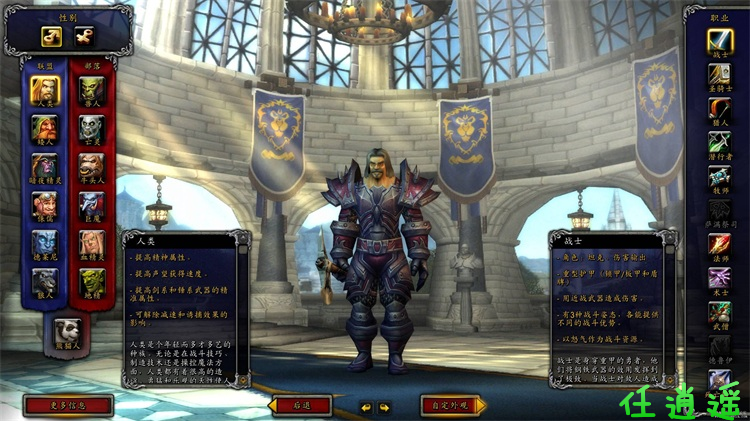The image size is (750, 421).
Task: Rotate character with the left arrow button
Action: pyautogui.click(x=366, y=407)
